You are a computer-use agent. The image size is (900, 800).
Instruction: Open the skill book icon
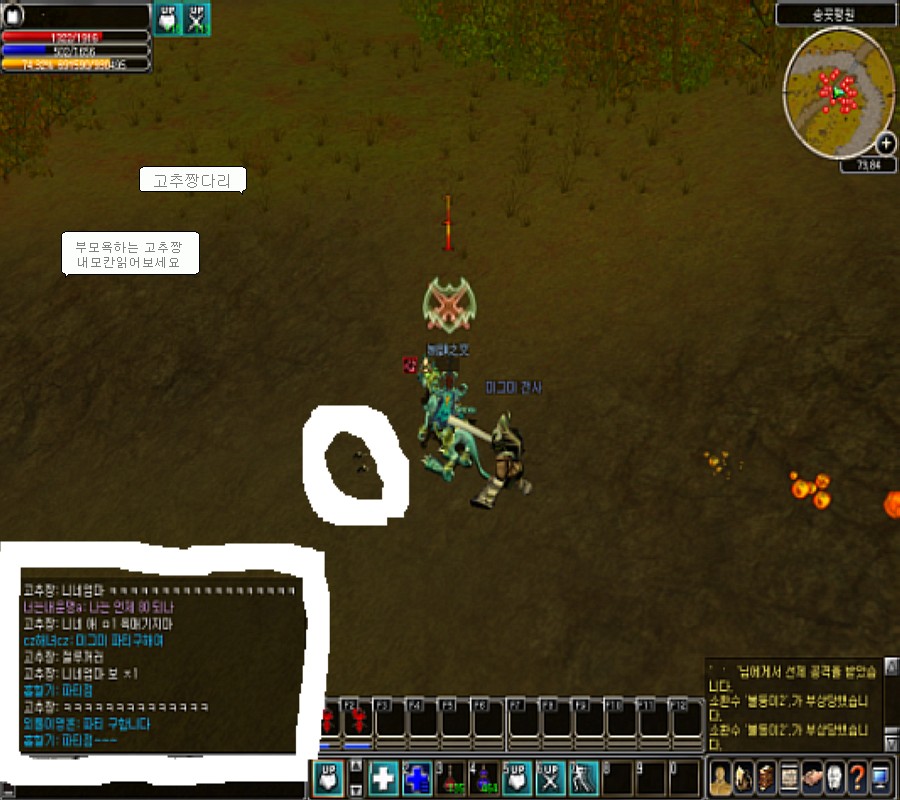(766, 777)
